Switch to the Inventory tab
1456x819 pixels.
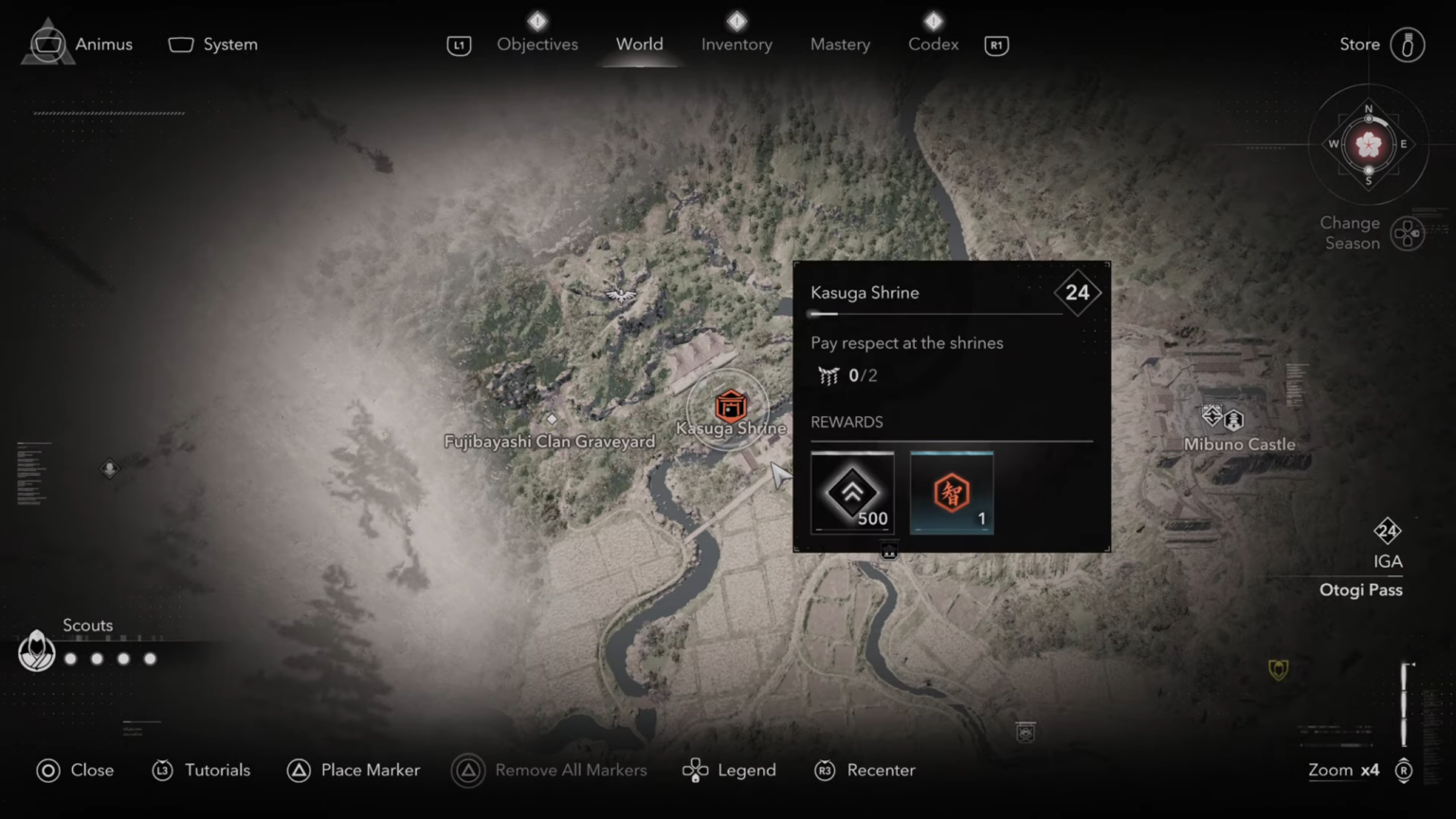(x=737, y=44)
